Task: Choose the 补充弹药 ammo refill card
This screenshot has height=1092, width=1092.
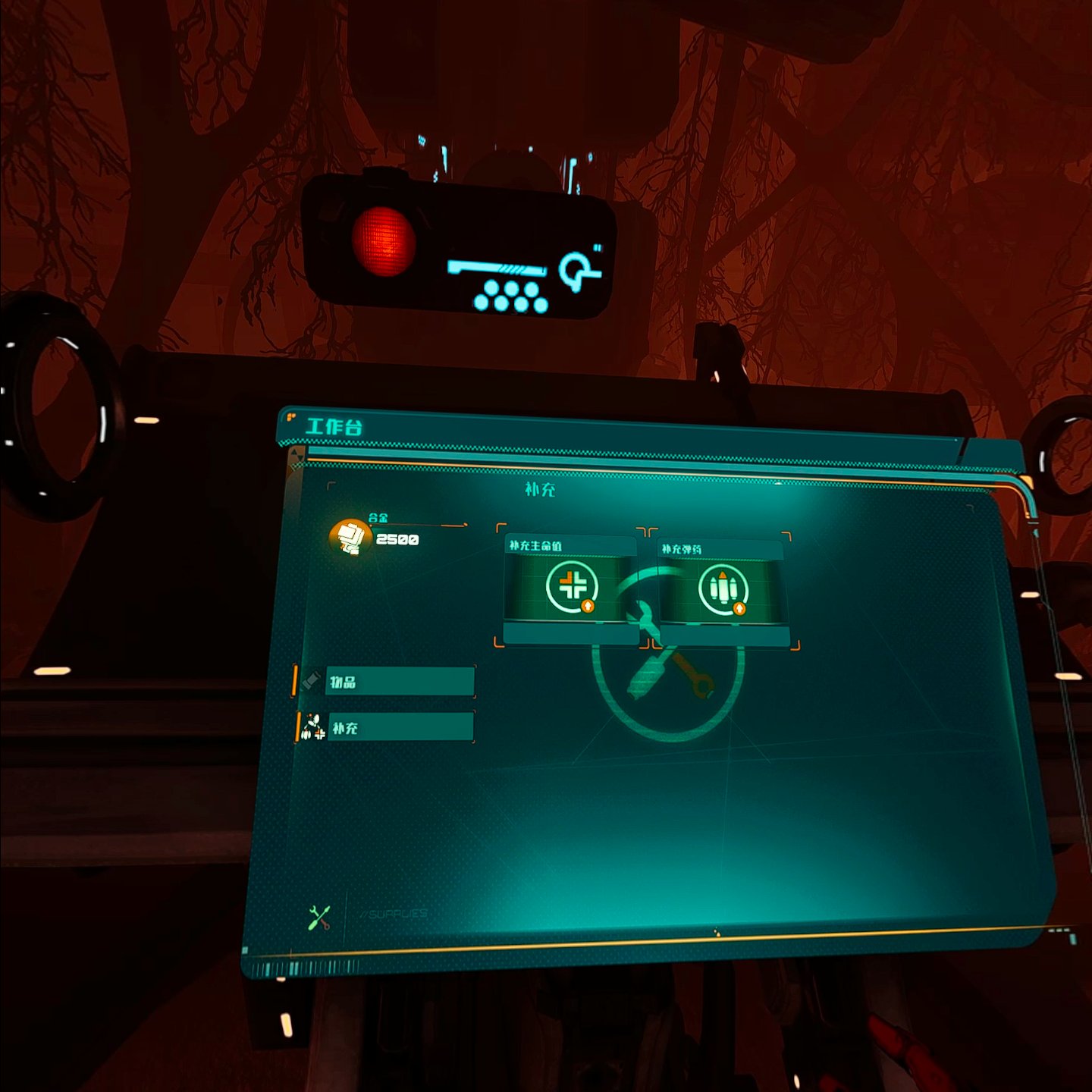Action: tap(722, 591)
